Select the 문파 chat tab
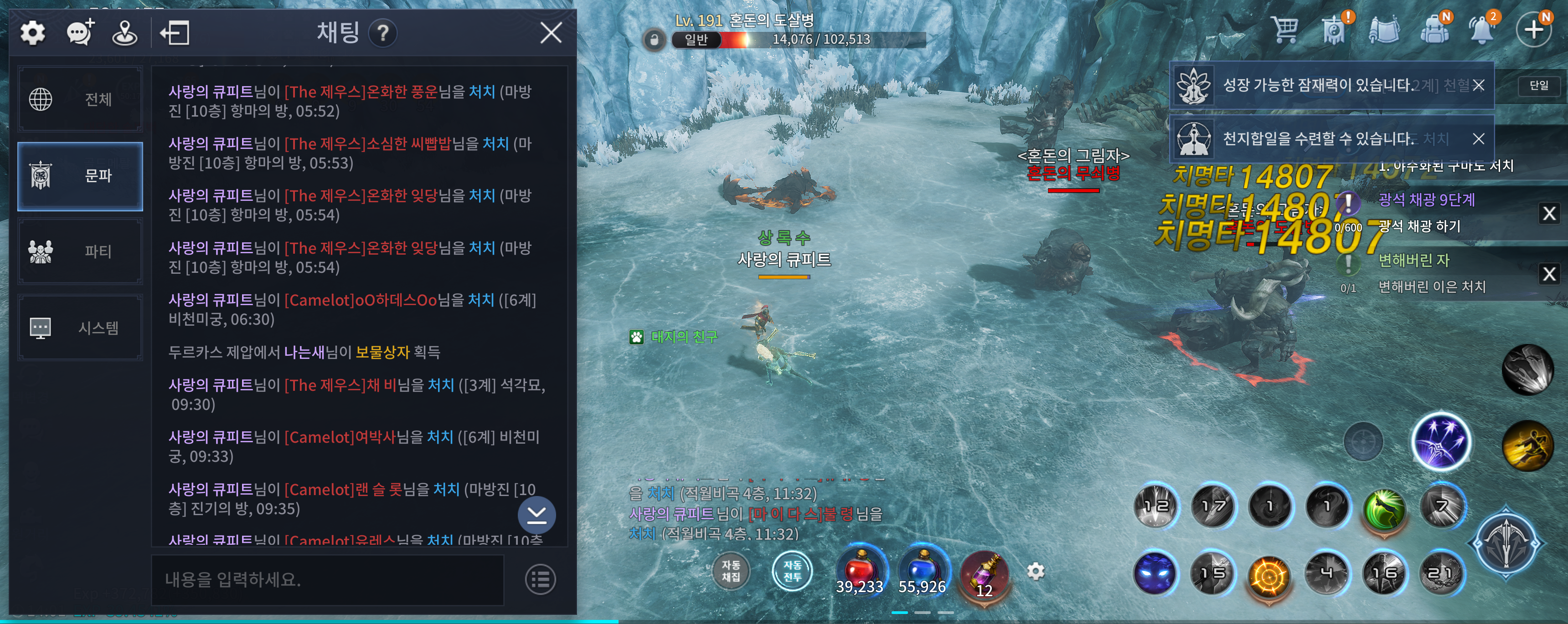Screen dimensions: 1568x624 80,176
